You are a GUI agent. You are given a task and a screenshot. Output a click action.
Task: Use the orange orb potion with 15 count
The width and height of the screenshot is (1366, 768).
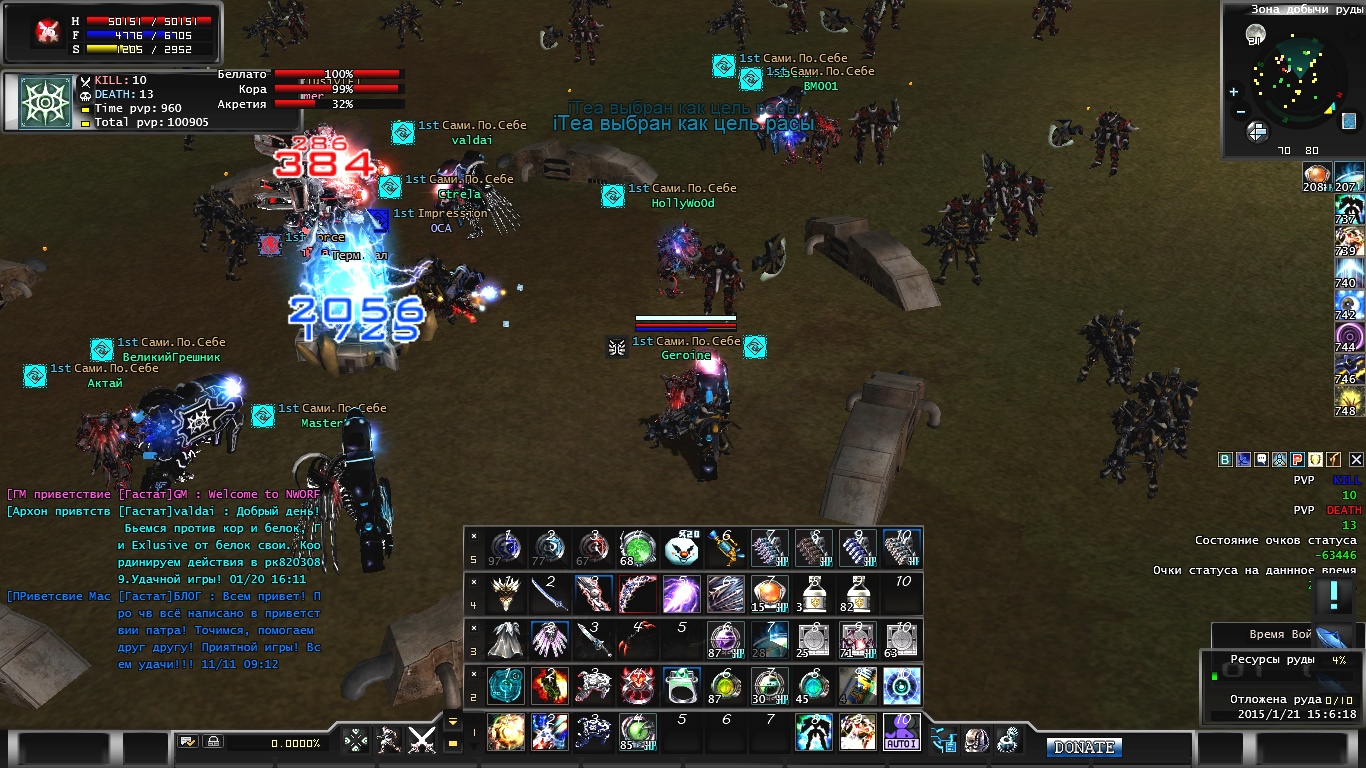click(770, 595)
